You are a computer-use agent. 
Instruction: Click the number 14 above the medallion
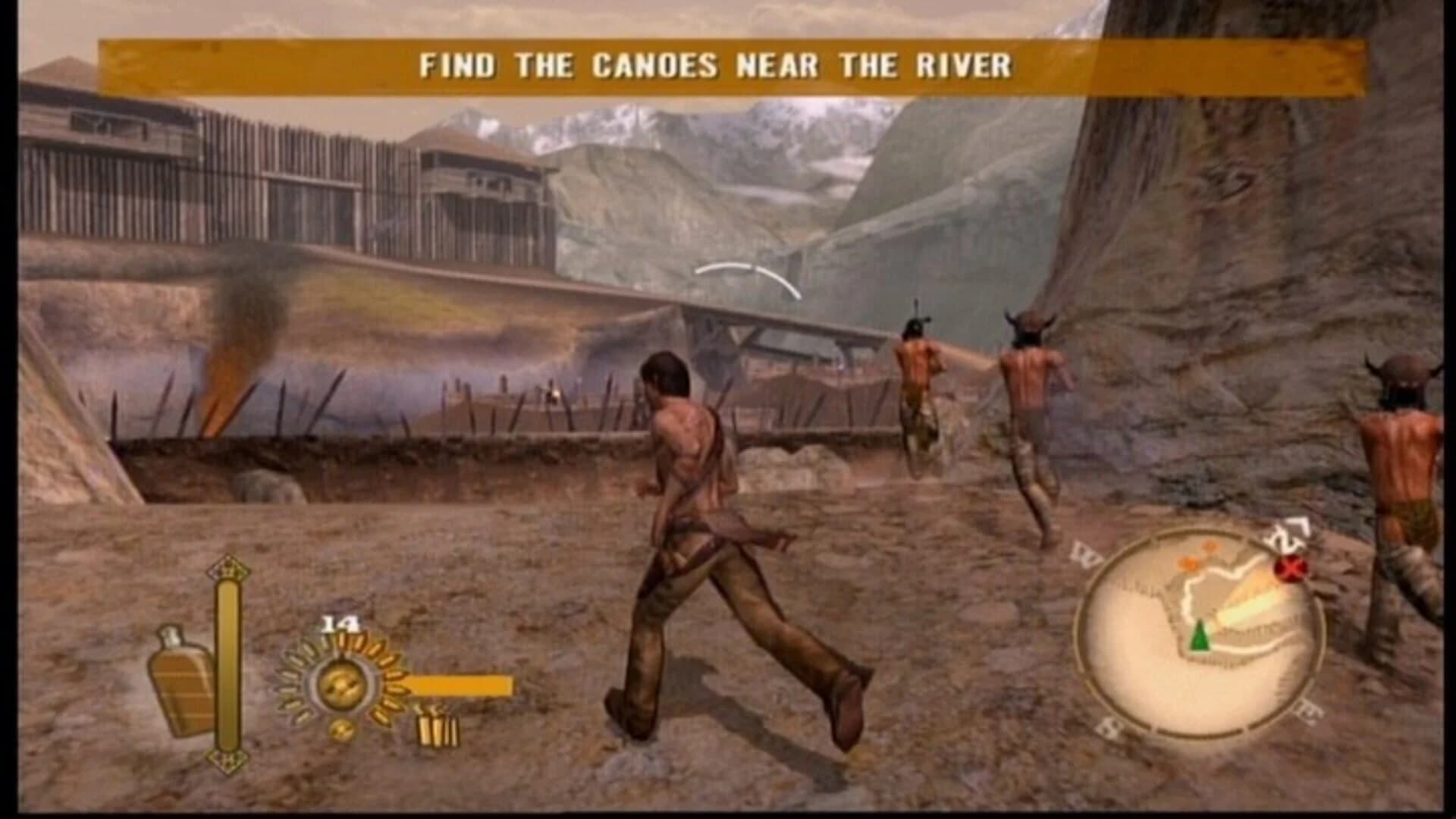(339, 623)
